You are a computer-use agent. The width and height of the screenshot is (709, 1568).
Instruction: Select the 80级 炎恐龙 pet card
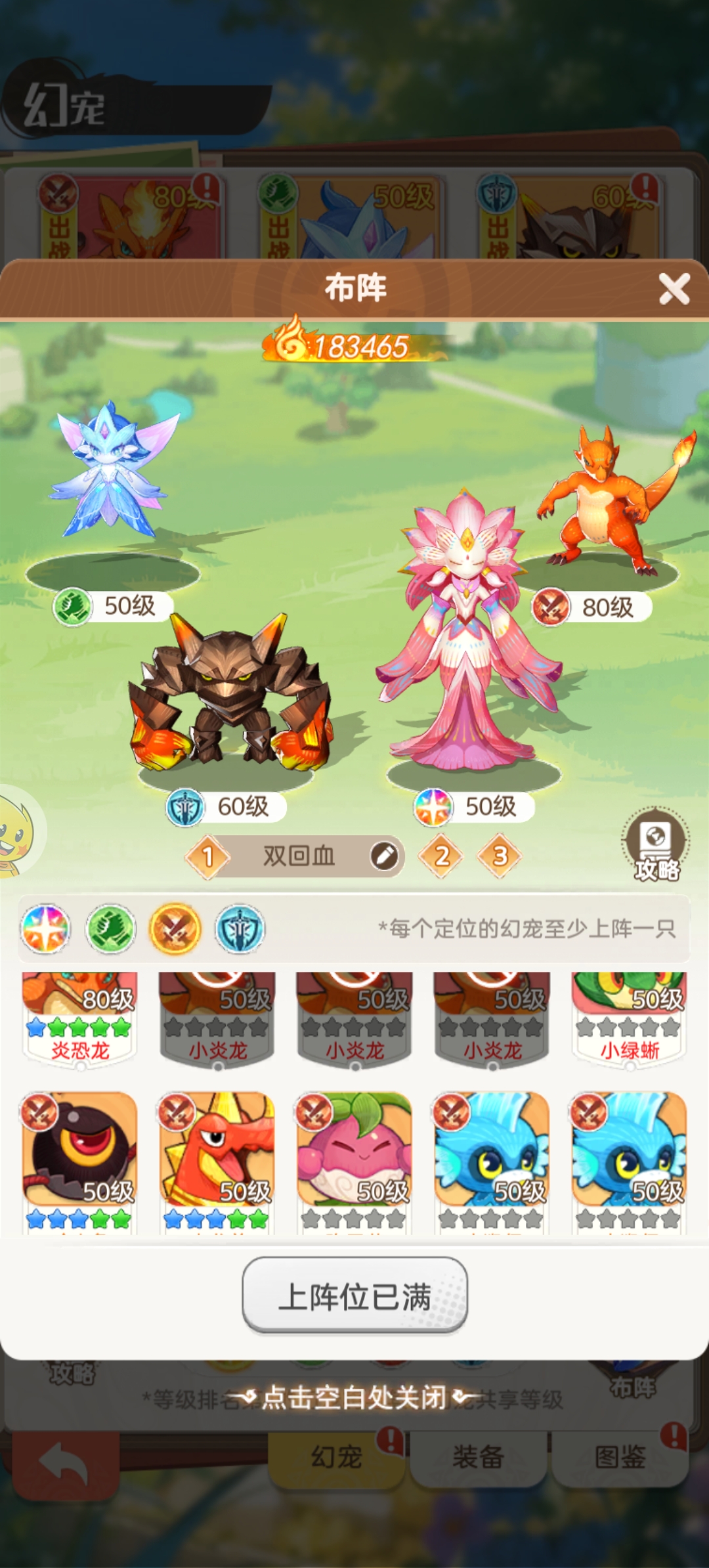click(x=80, y=1018)
